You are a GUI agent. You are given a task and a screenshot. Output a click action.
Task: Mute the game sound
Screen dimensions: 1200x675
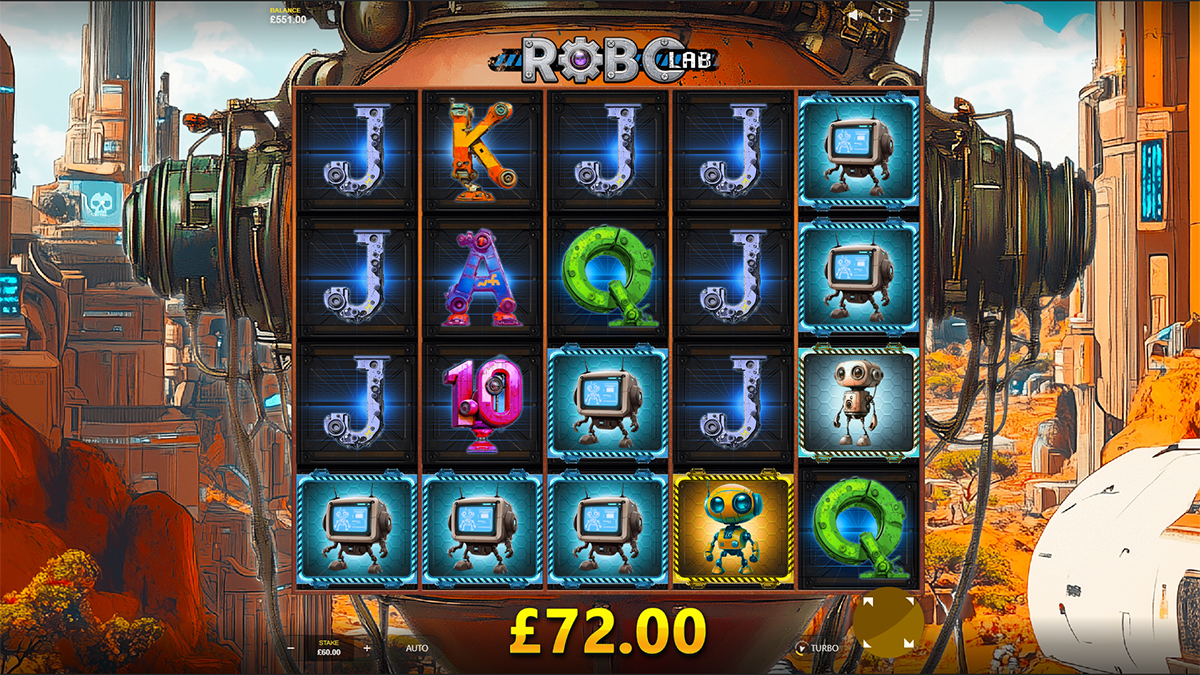[x=854, y=16]
